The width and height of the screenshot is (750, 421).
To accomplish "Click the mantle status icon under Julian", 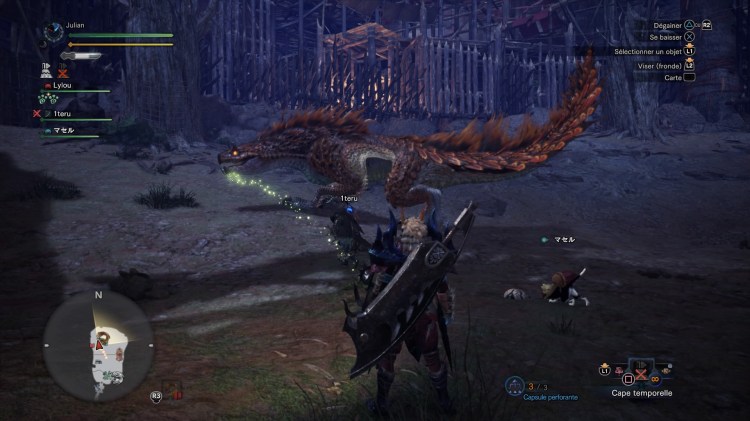I will [47, 71].
